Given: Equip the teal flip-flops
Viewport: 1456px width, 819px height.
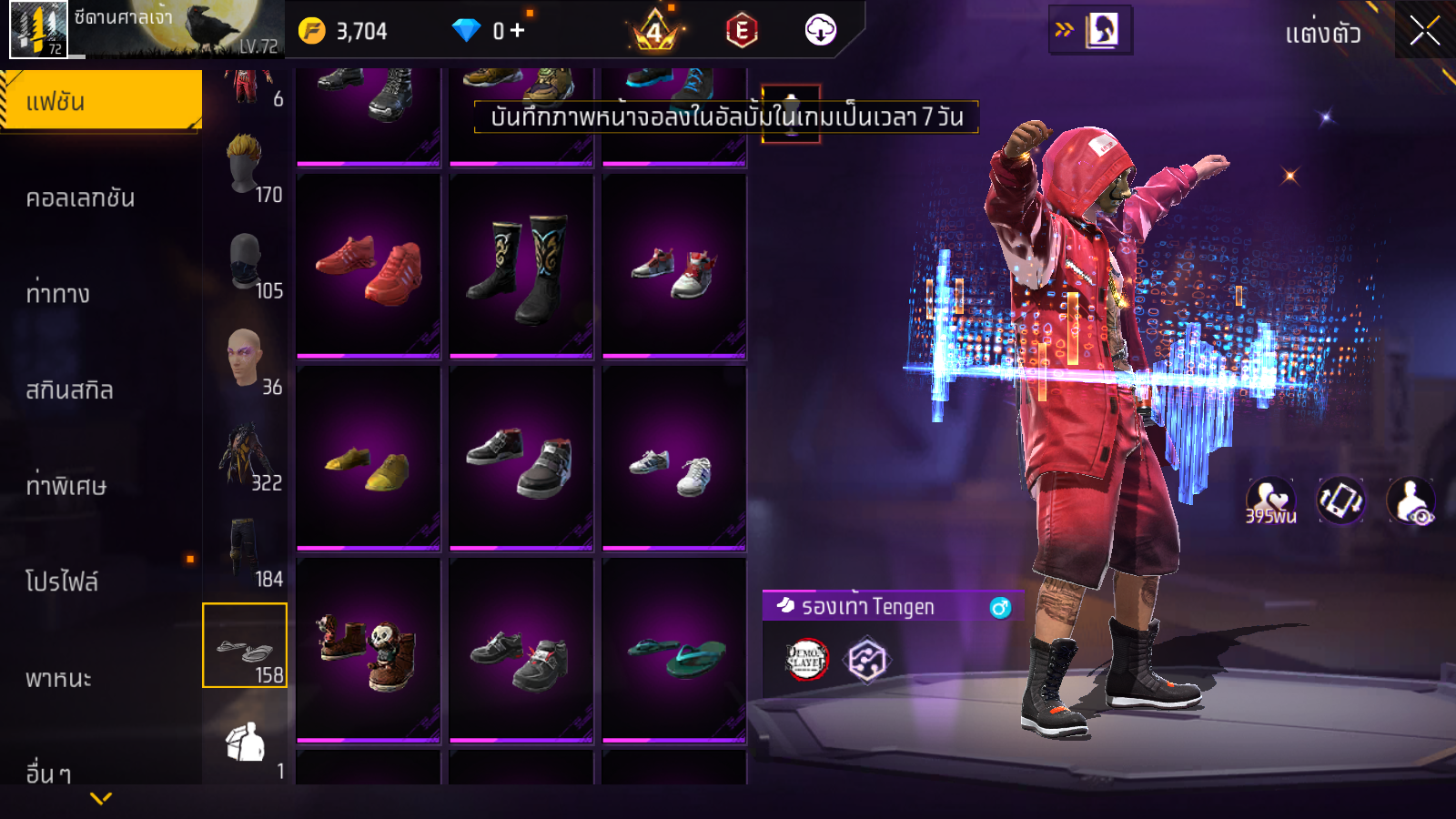Looking at the screenshot, I should (x=674, y=652).
